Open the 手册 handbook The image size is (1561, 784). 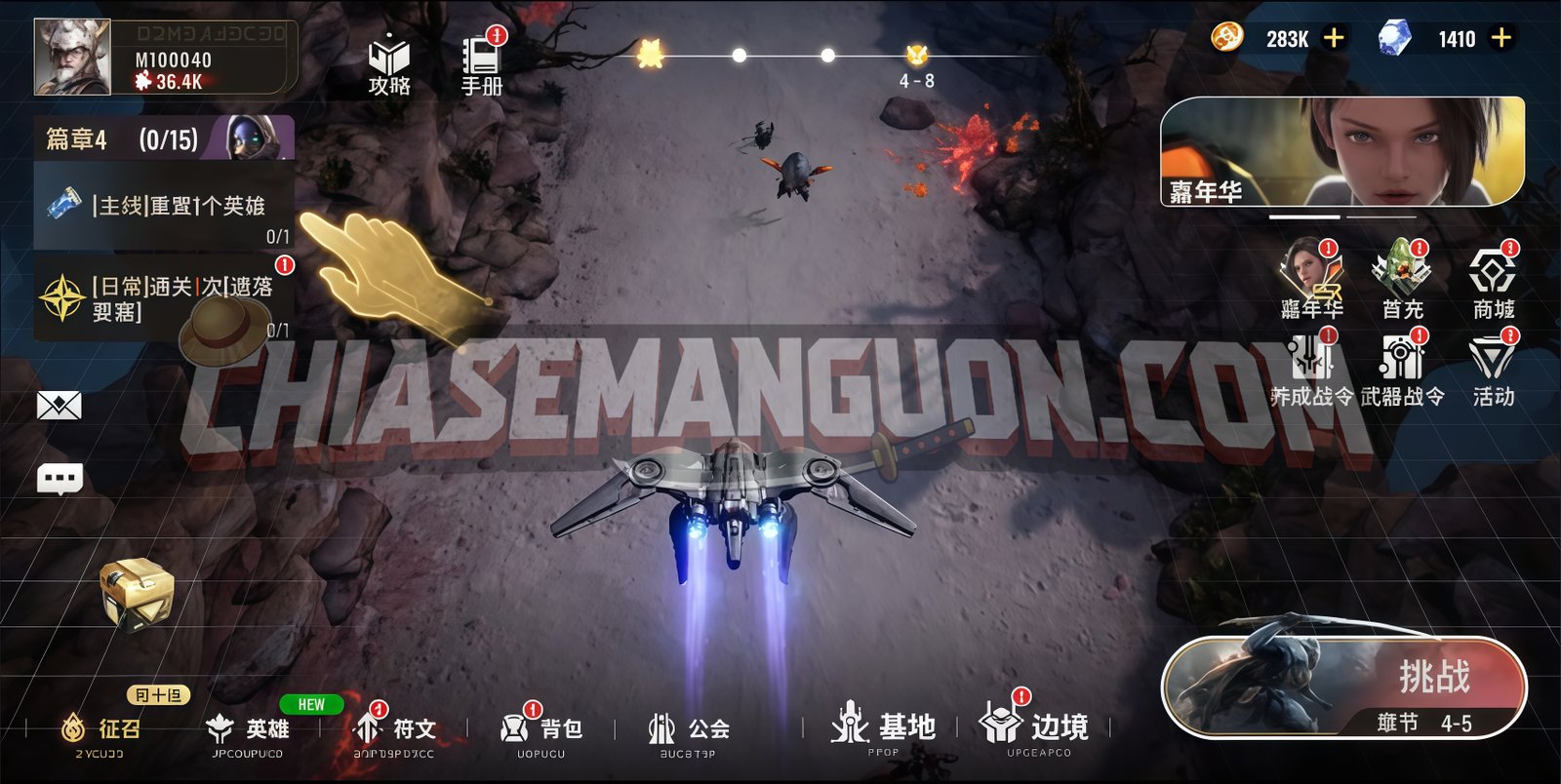[x=481, y=65]
